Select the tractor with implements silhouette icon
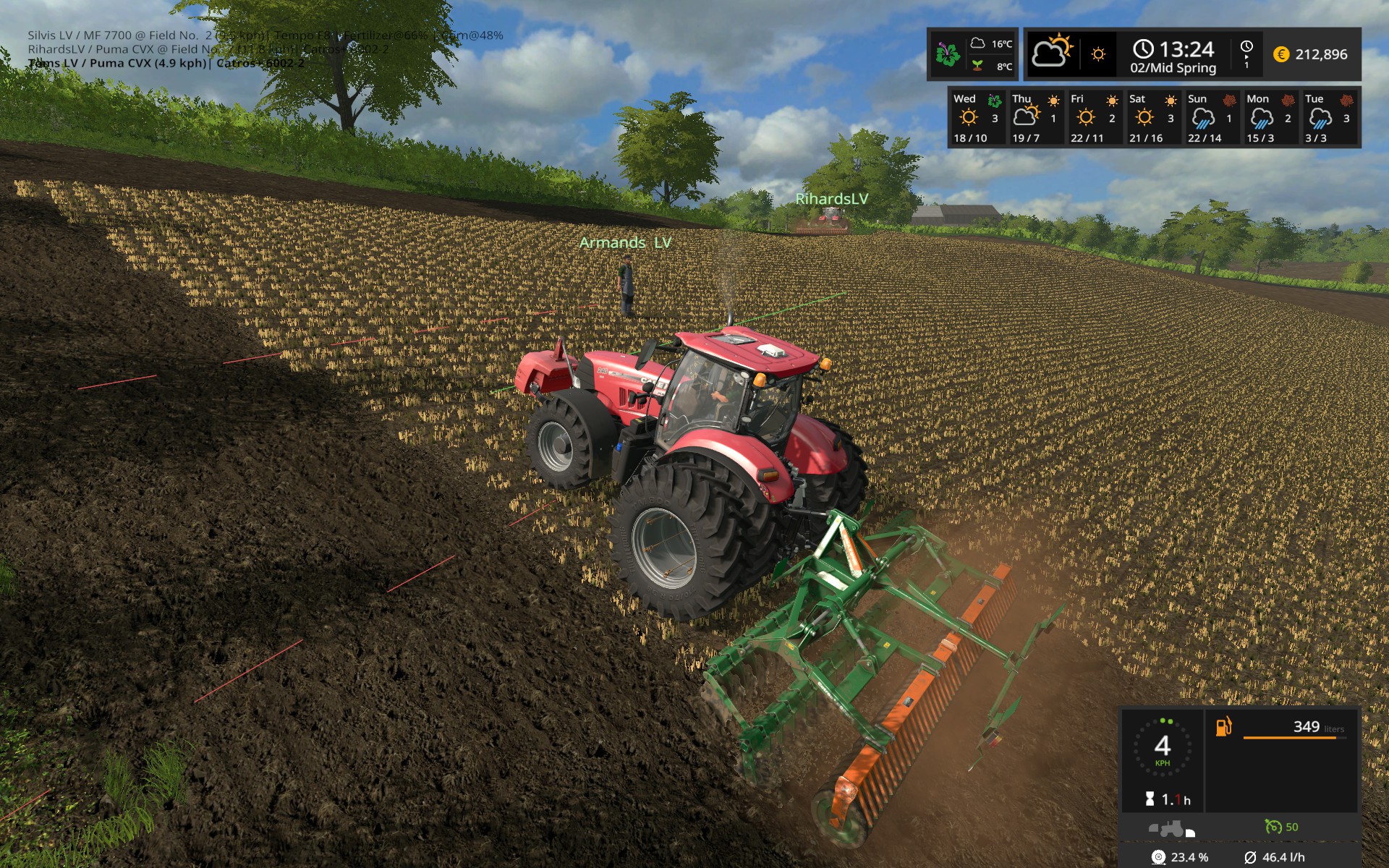1389x868 pixels. pos(1170,829)
